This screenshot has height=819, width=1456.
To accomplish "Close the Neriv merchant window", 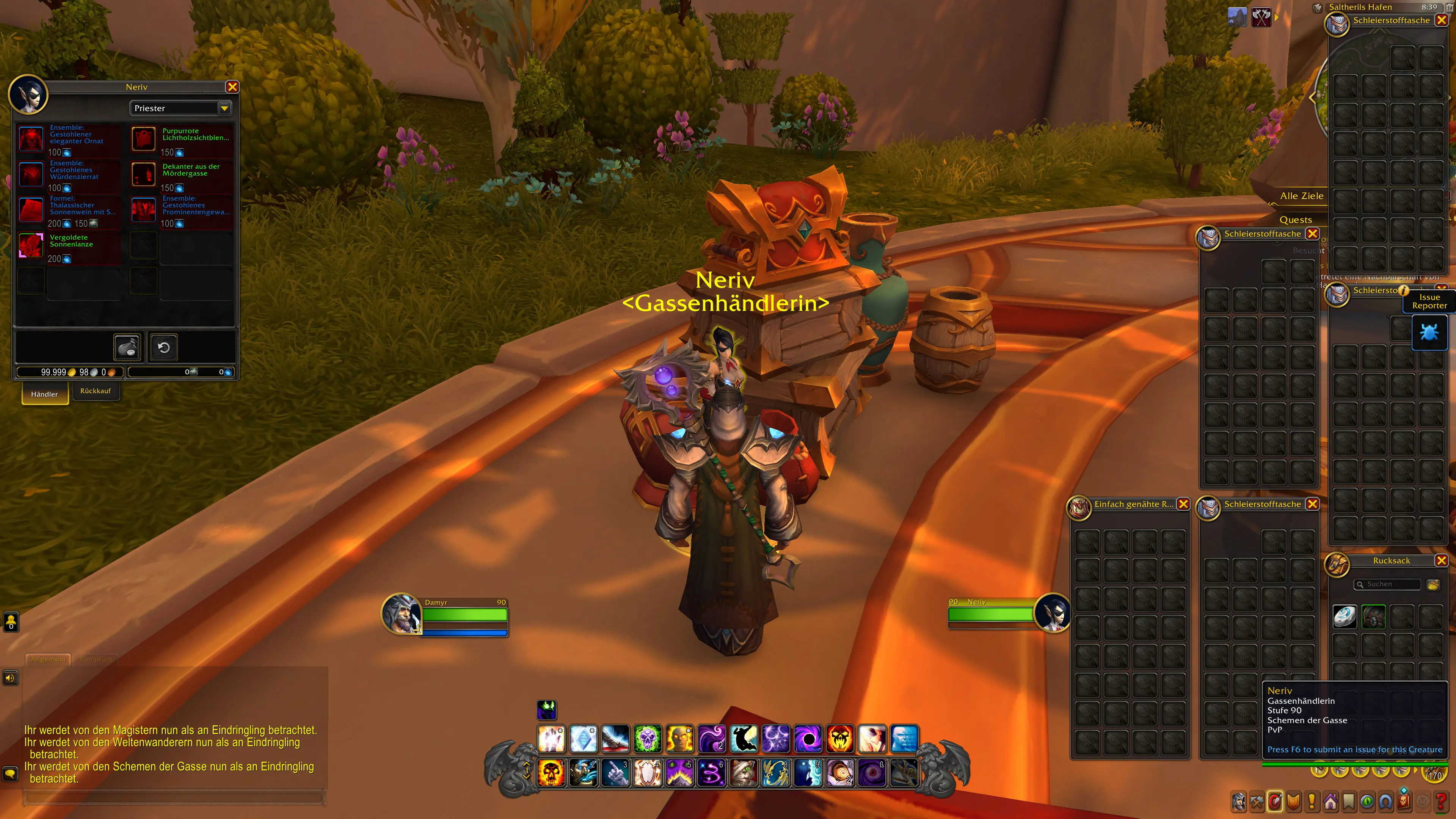I will [232, 87].
